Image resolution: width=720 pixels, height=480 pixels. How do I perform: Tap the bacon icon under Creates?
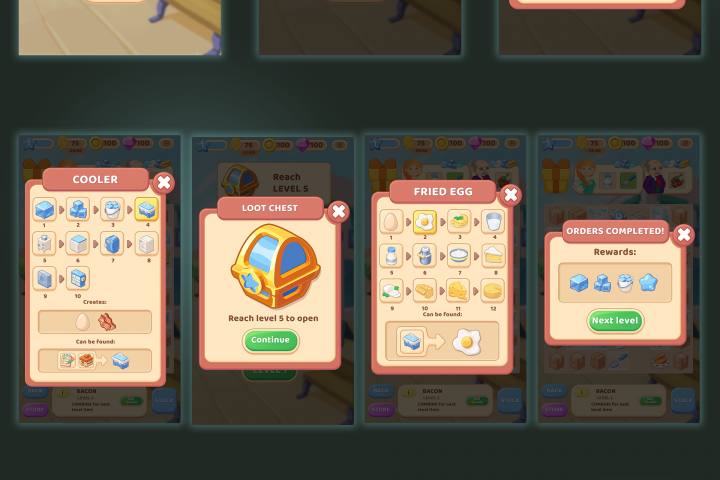pos(107,322)
